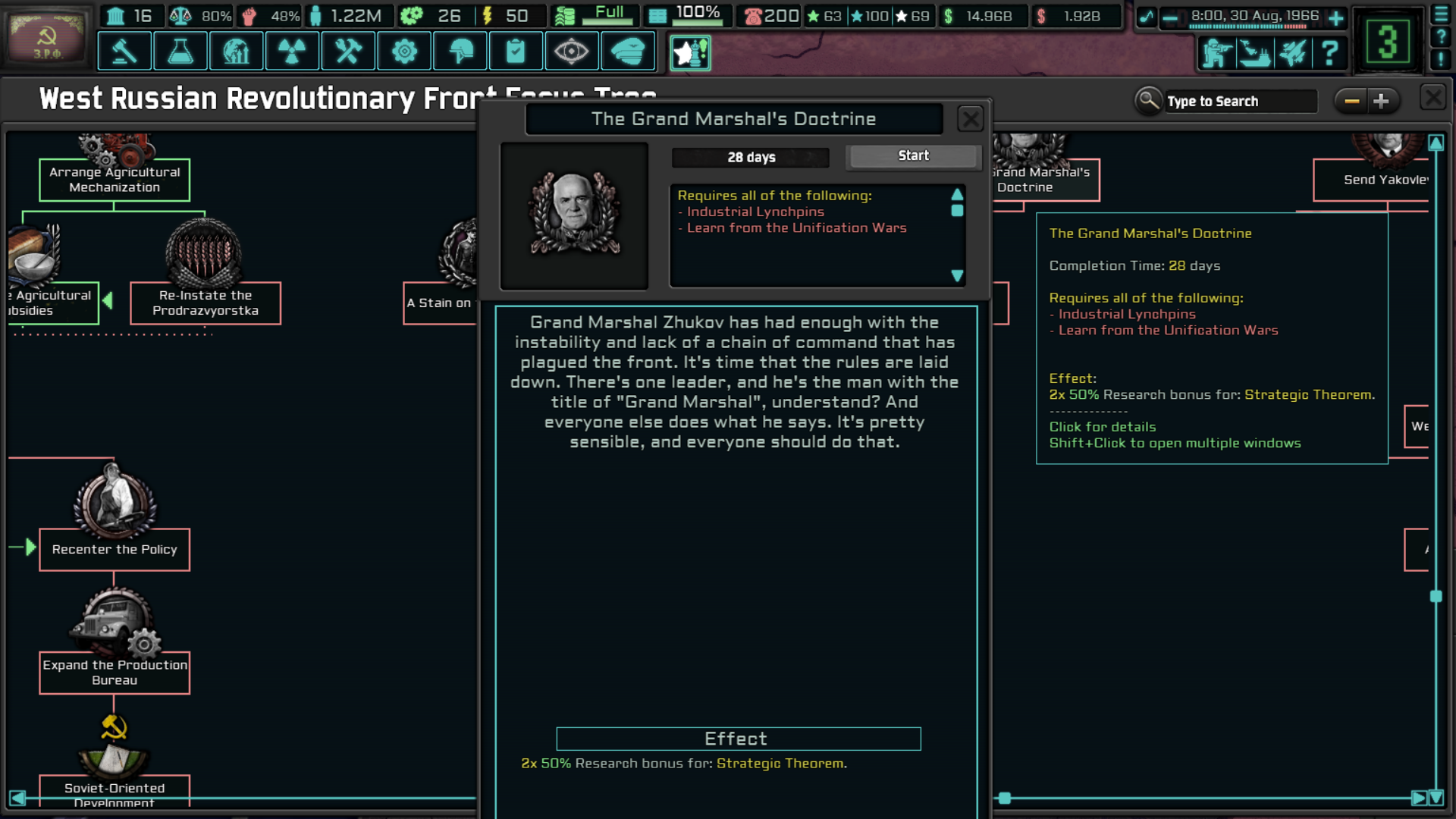The height and width of the screenshot is (819, 1456).
Task: Increase game speed with plus button
Action: 1337,17
